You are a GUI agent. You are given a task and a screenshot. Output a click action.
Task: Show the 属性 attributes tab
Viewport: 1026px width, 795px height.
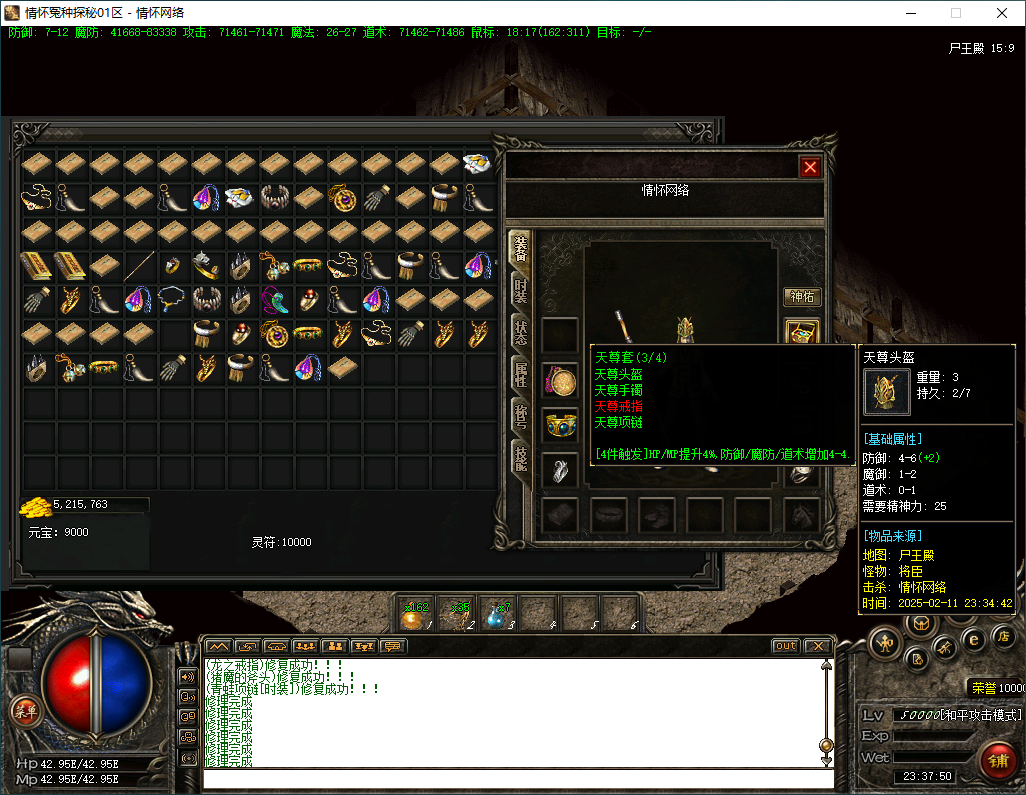point(520,375)
